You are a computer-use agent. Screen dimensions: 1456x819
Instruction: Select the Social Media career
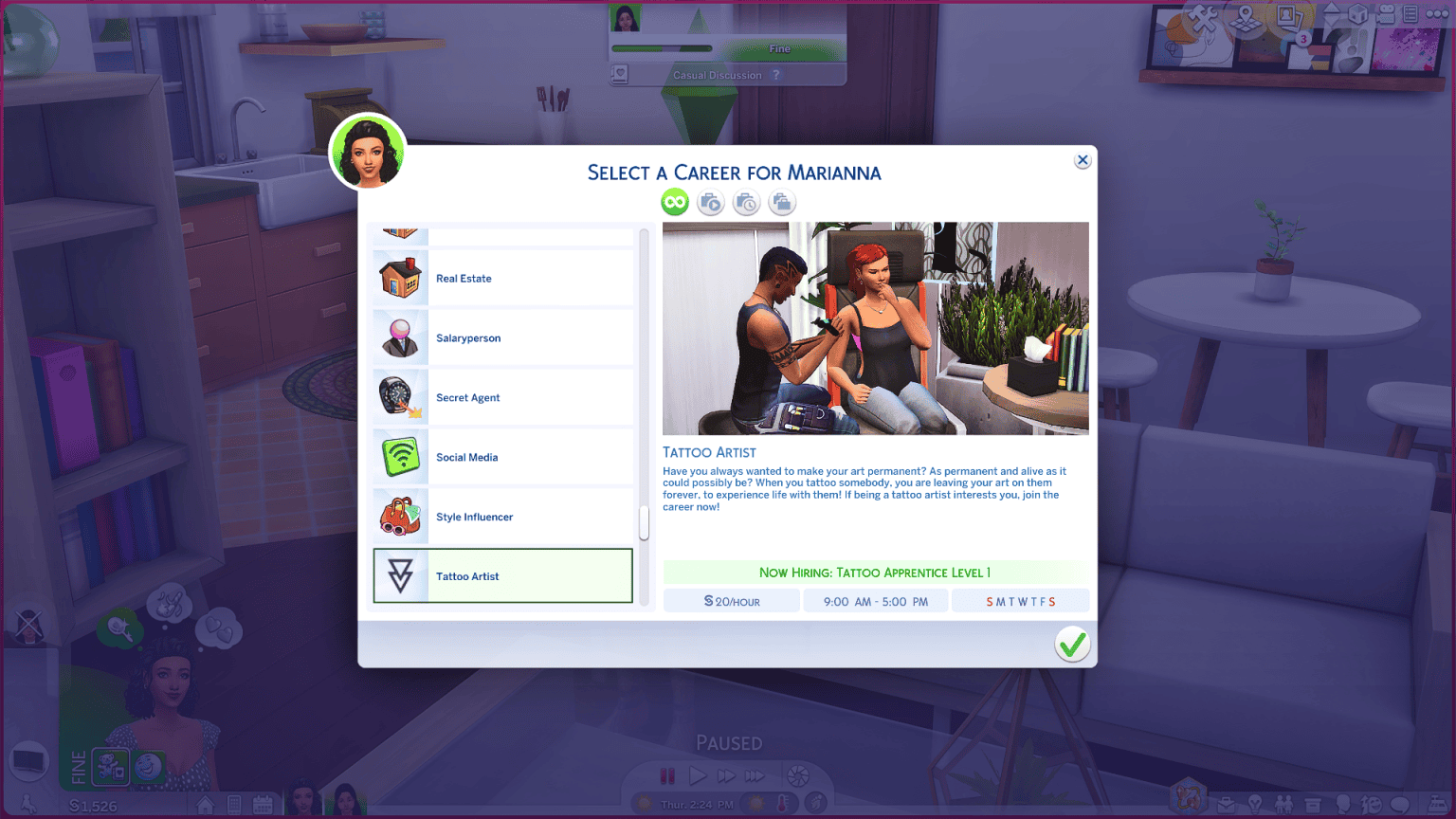tap(502, 457)
